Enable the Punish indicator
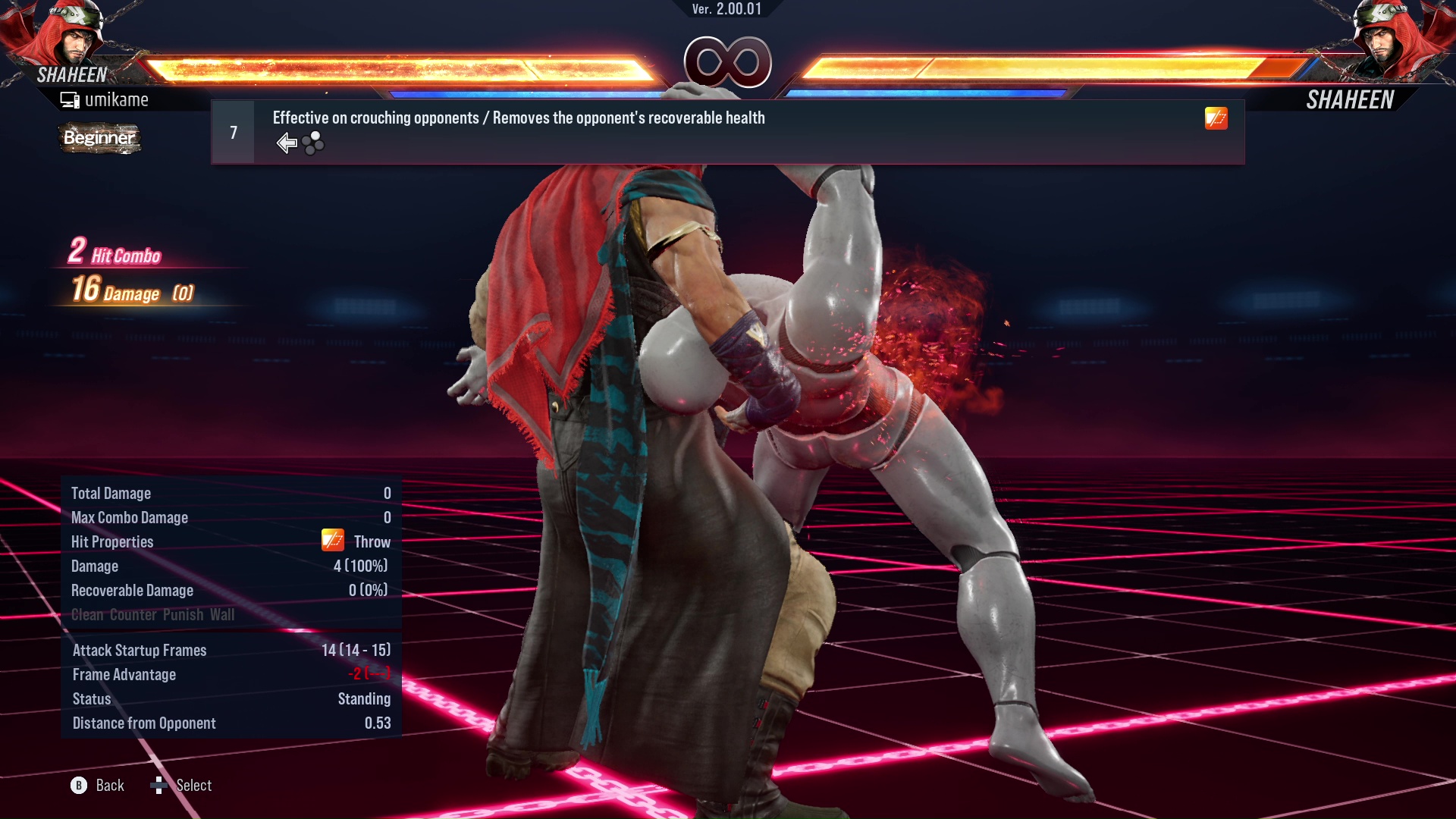Viewport: 1456px width, 819px height. coord(184,615)
